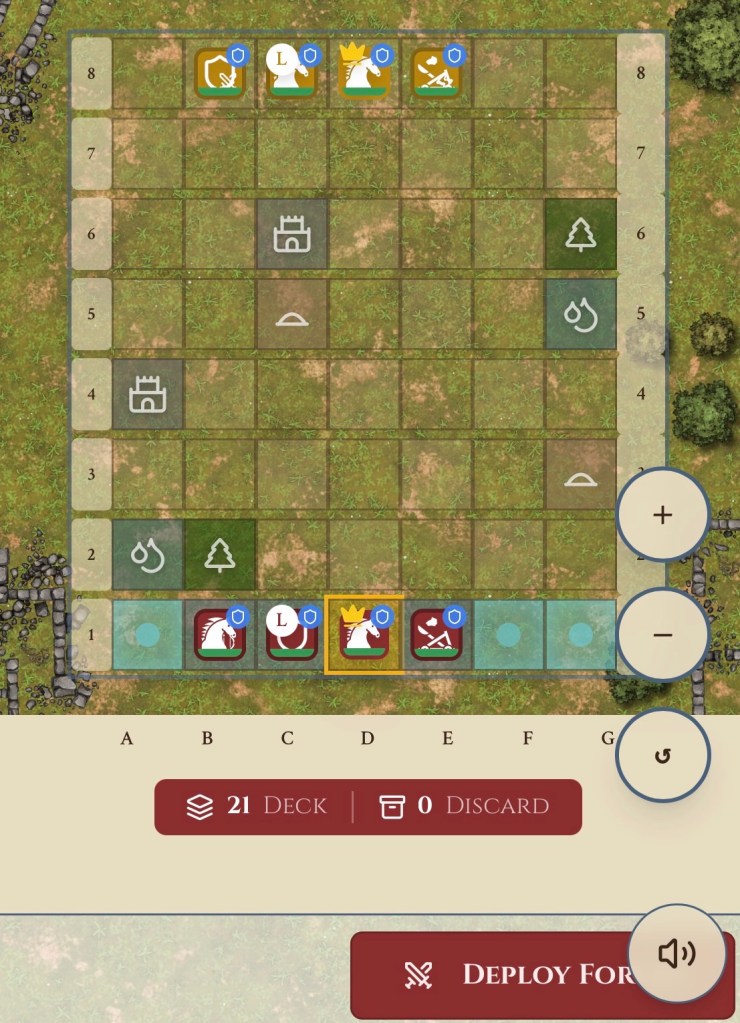Image resolution: width=740 pixels, height=1023 pixels.
Task: Choose the castle tile at A4
Action: point(147,394)
